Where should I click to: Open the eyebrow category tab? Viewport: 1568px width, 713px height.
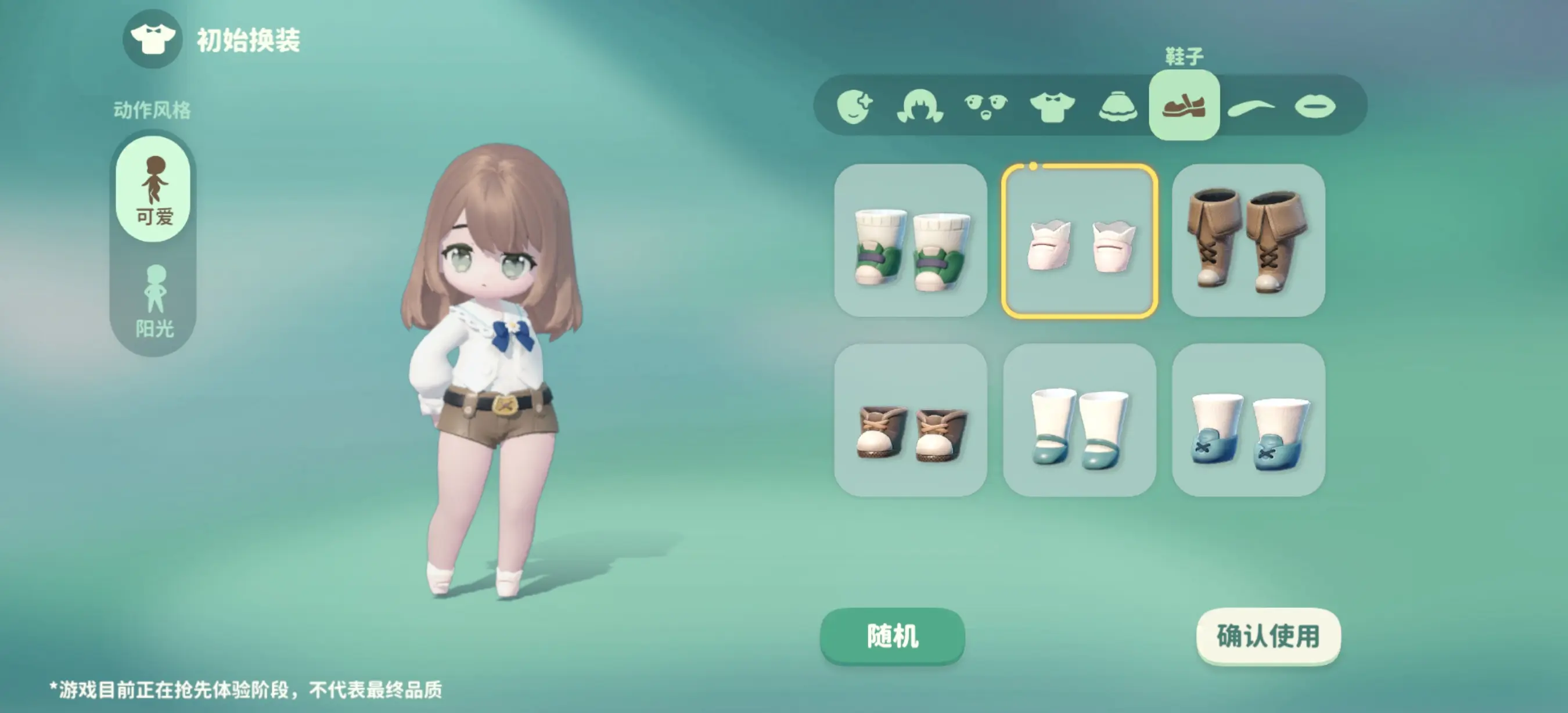click(x=1250, y=107)
